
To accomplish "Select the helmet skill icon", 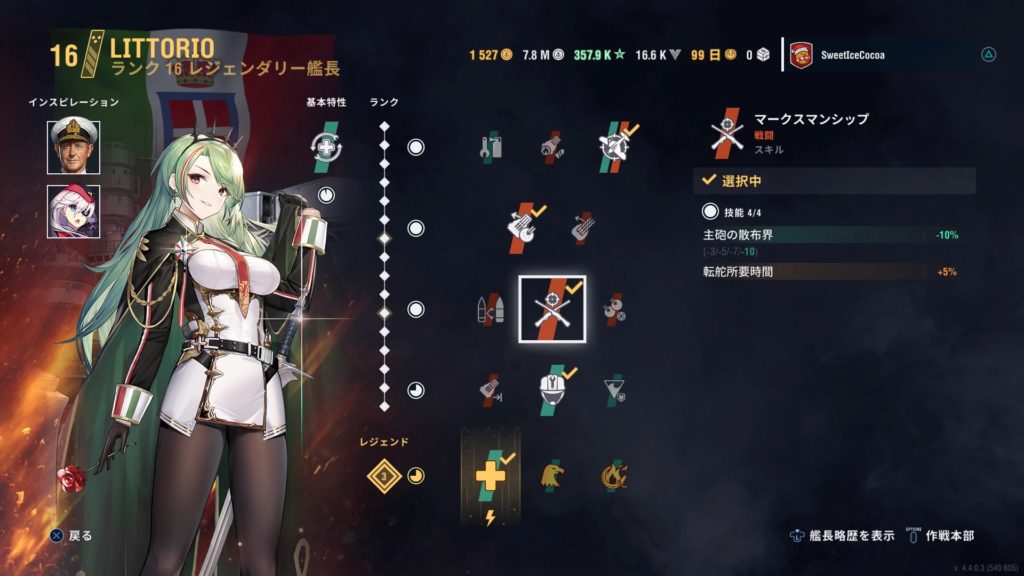I will 552,391.
